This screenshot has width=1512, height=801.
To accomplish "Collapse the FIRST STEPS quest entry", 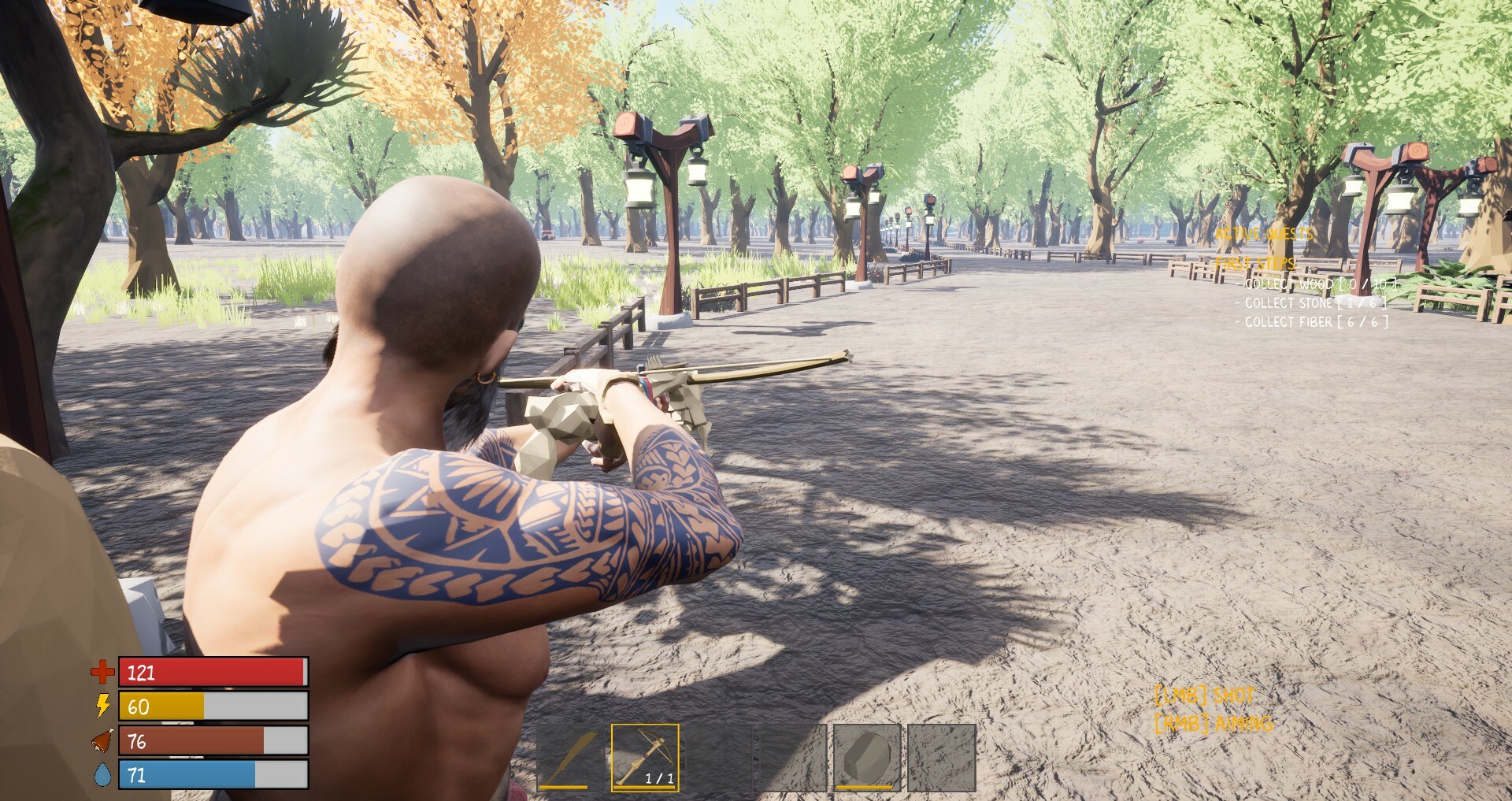I will tap(1255, 265).
